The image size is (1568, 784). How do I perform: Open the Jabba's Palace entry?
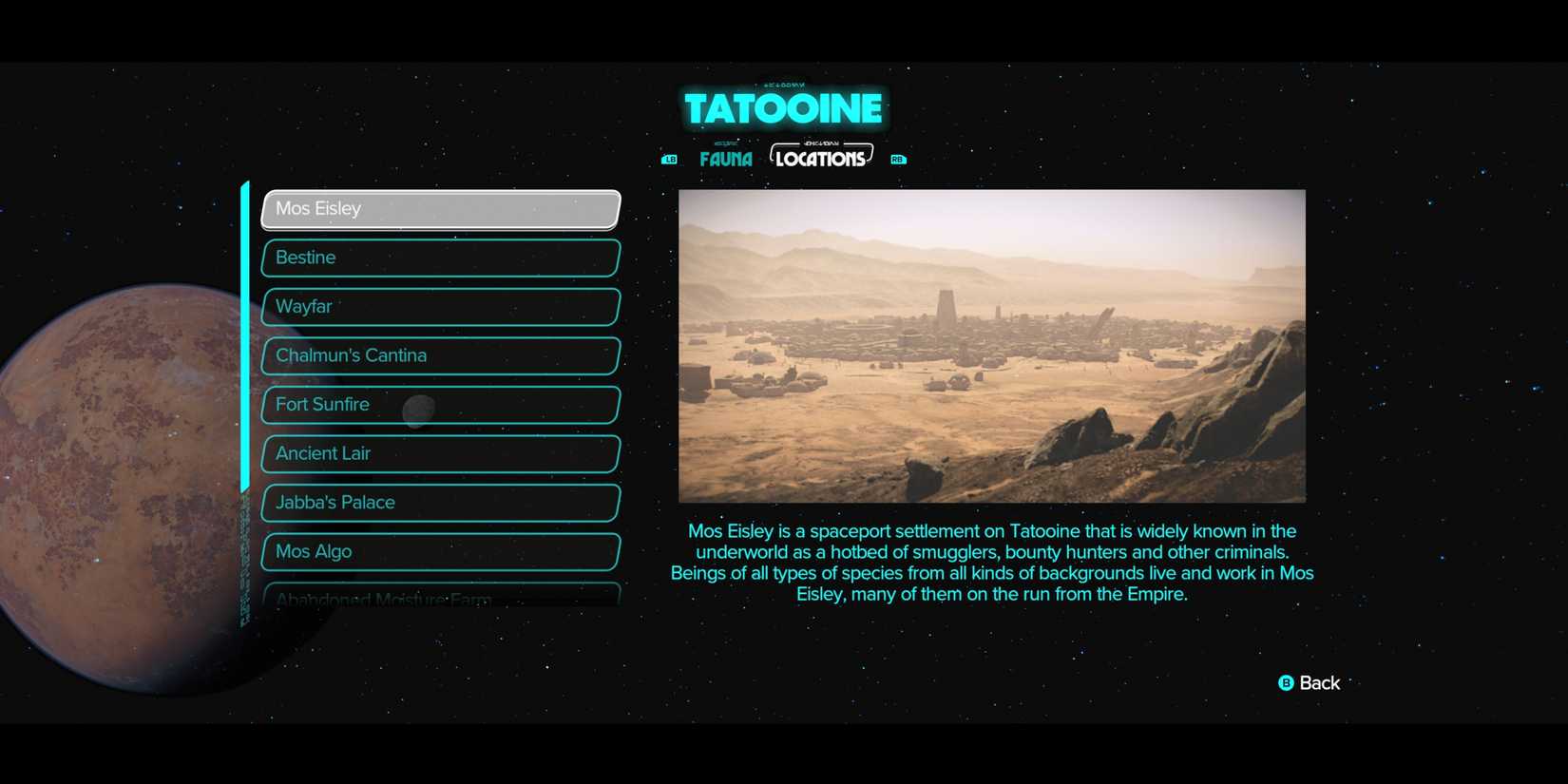[439, 502]
